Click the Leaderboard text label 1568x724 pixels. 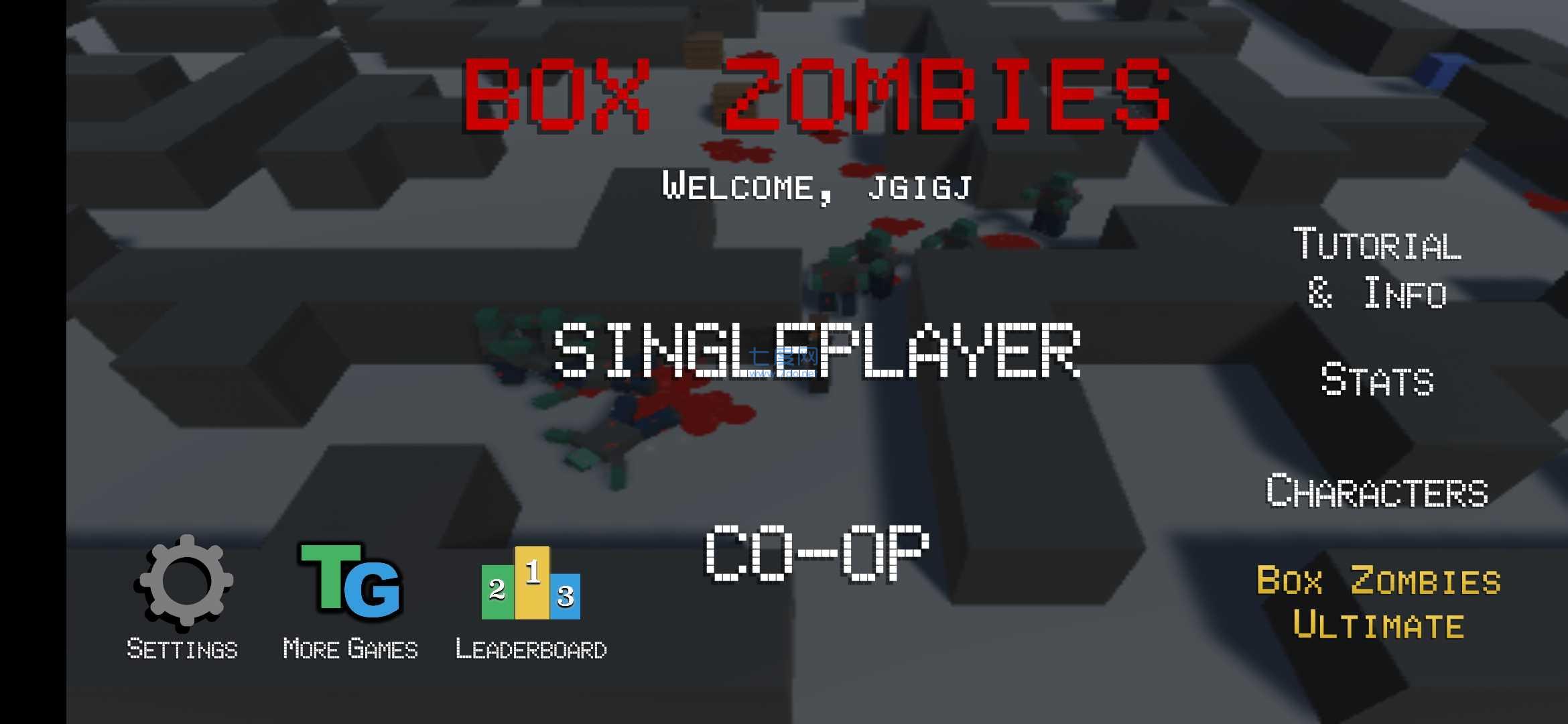(531, 647)
